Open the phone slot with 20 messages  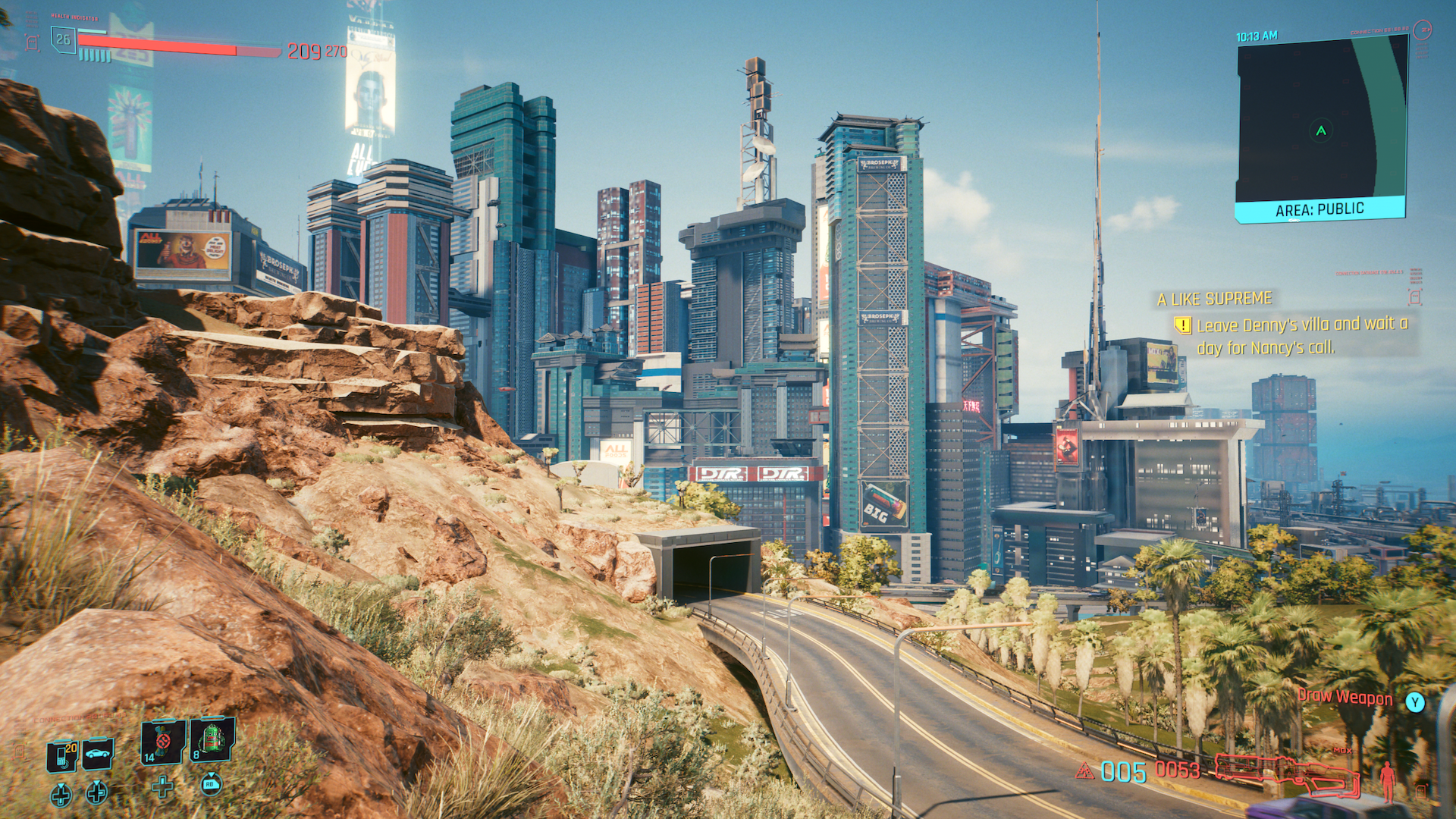coord(63,755)
